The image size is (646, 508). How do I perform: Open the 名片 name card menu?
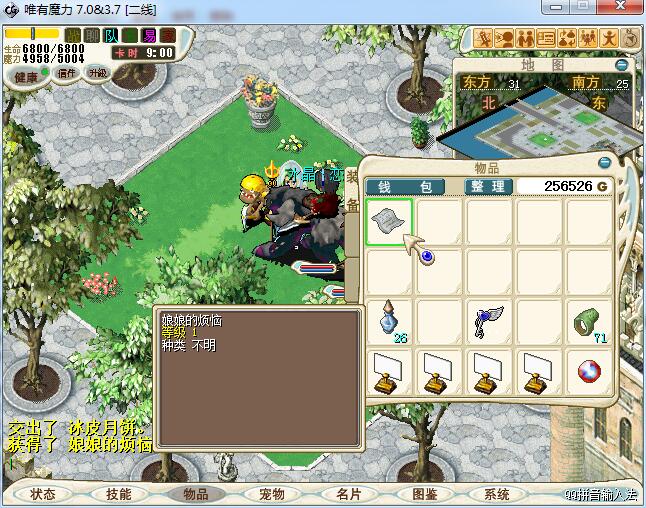coord(347,494)
